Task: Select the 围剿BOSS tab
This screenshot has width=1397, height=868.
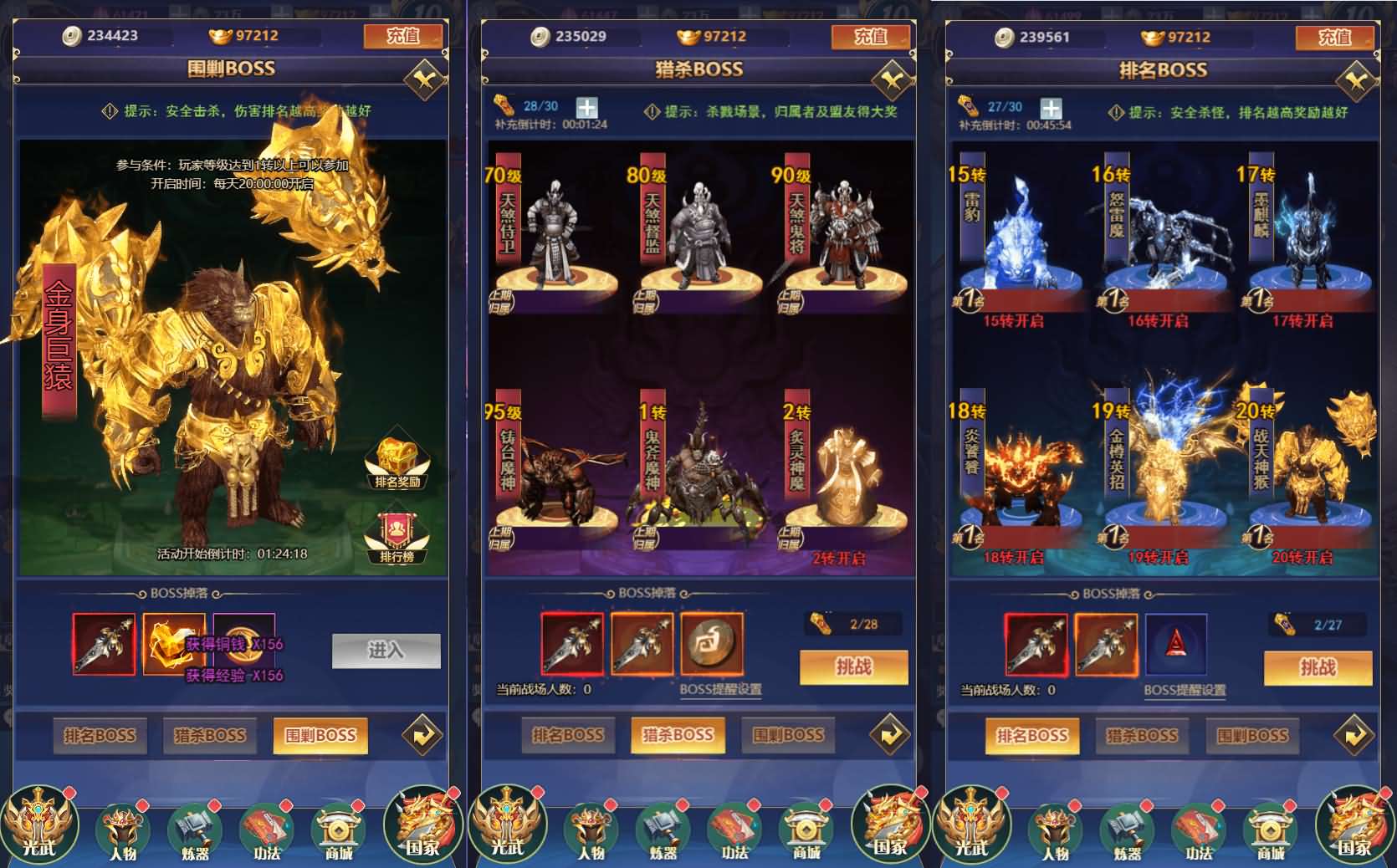Action: 322,736
